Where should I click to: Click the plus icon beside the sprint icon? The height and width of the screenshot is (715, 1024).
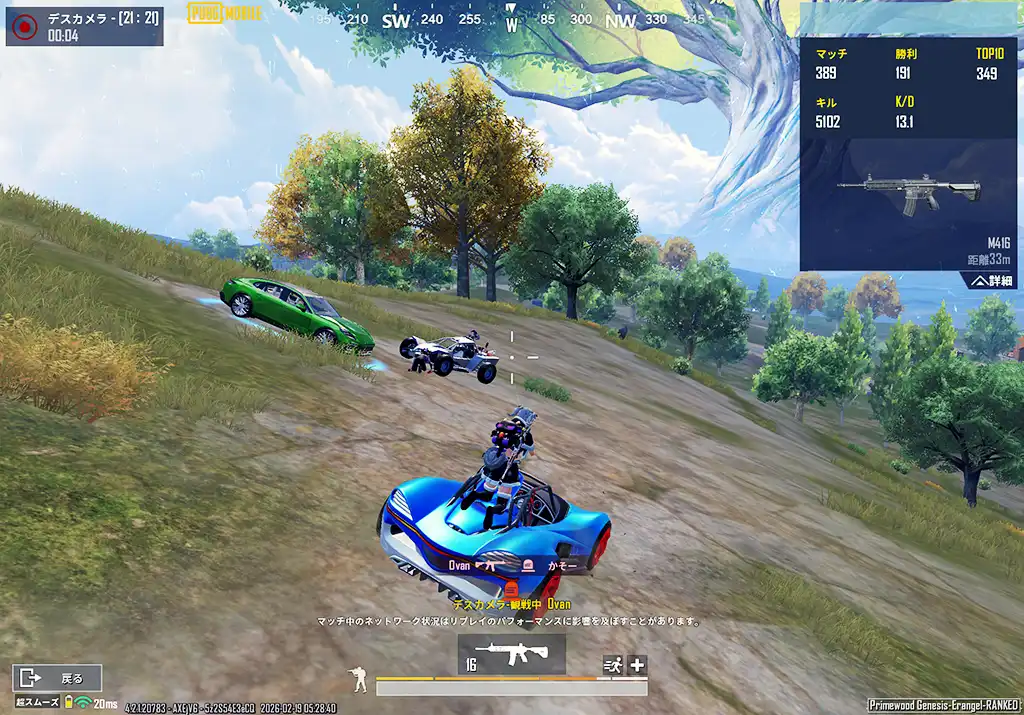point(637,665)
